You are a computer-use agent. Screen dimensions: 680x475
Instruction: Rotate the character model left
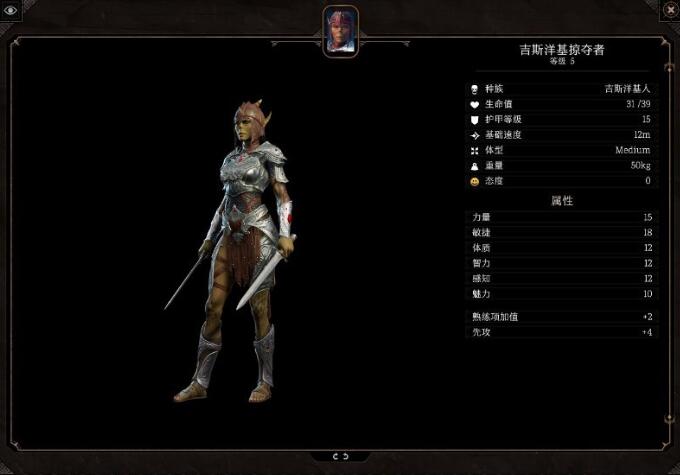pos(334,456)
